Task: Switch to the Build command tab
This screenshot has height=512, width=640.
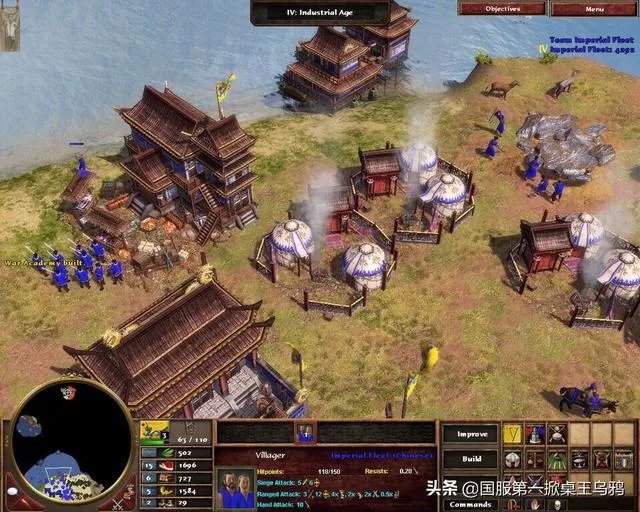Action: coord(470,459)
